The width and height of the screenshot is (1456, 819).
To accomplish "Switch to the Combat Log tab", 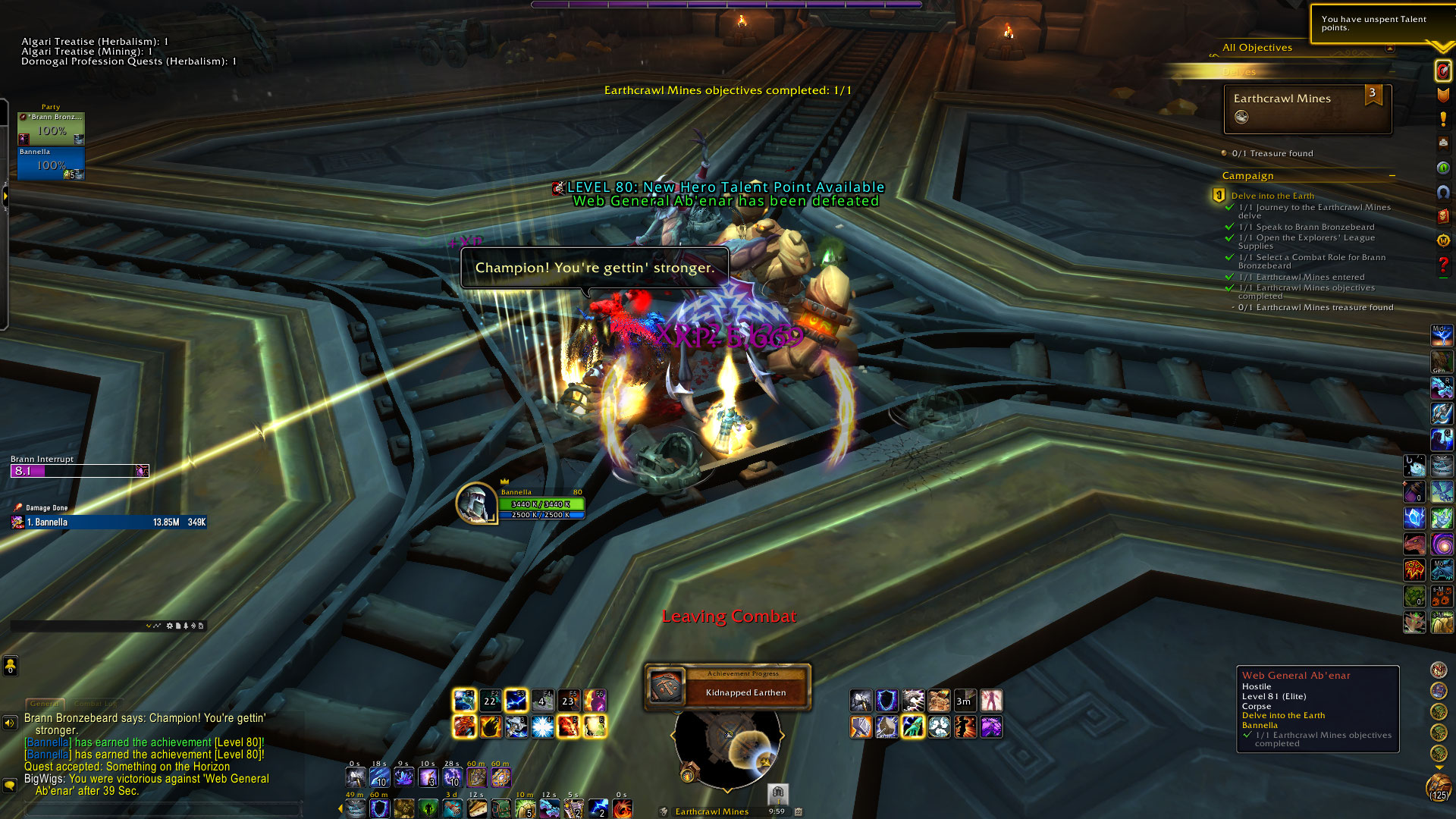I will [95, 704].
